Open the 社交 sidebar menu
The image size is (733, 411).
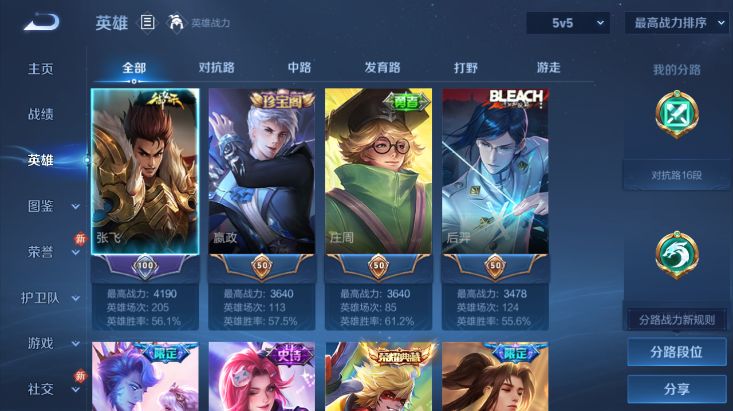52,388
